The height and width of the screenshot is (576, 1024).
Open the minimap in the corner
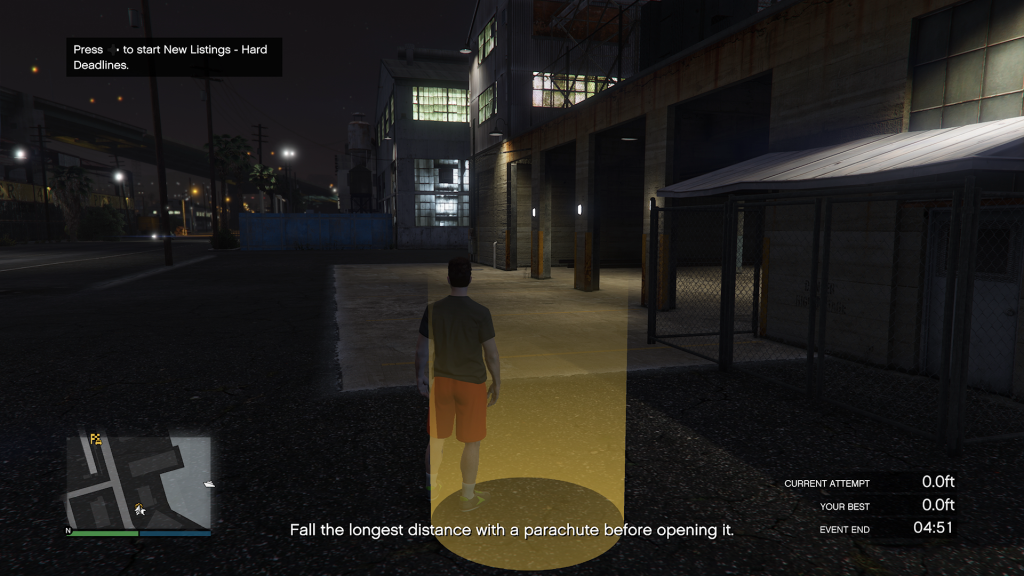[139, 481]
